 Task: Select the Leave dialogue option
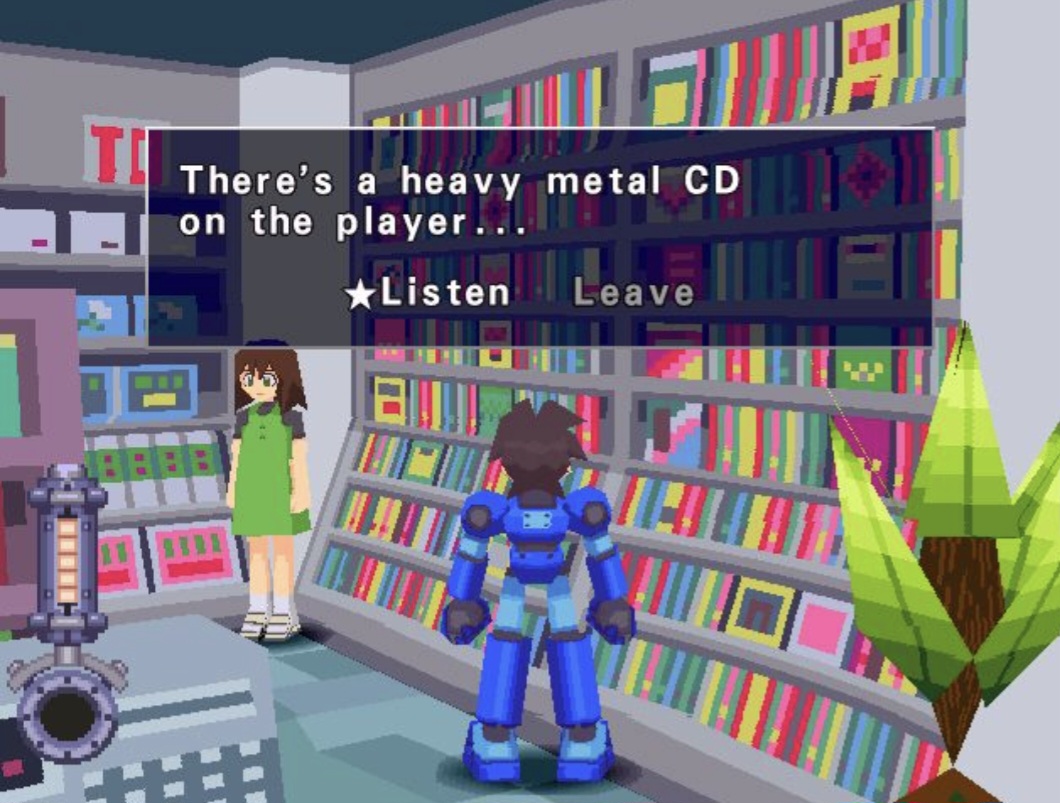point(633,293)
